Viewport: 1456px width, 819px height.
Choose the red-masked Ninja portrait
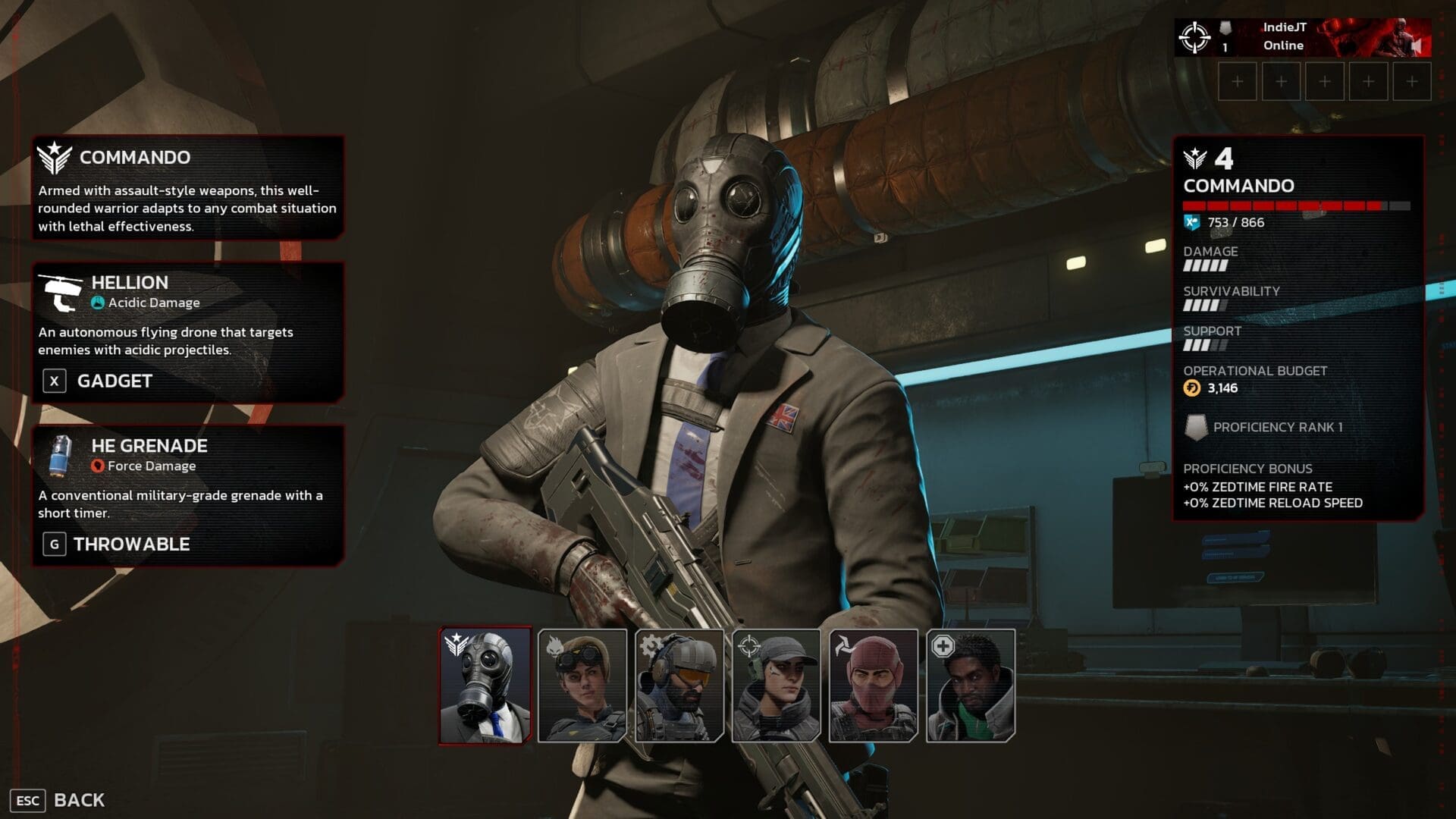874,686
